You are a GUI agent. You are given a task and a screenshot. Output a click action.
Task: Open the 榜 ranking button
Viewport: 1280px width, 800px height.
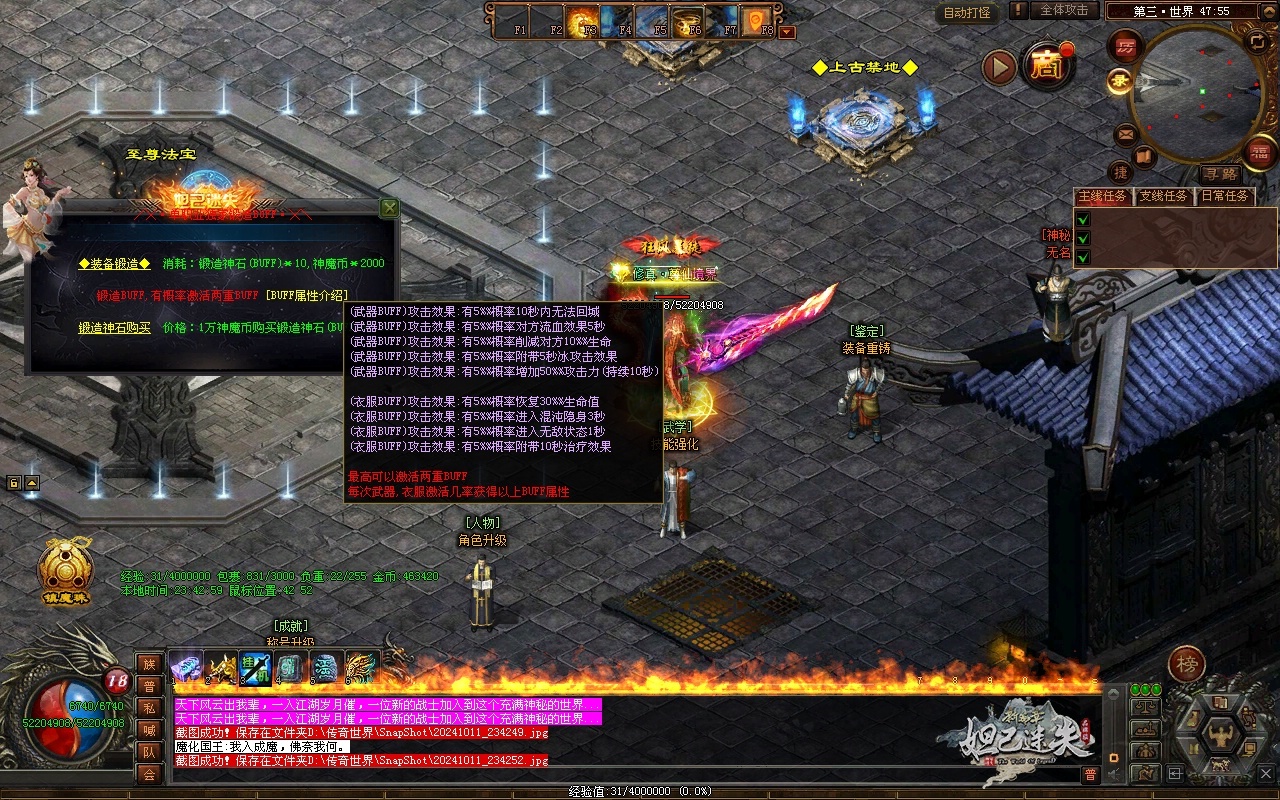(x=1187, y=664)
